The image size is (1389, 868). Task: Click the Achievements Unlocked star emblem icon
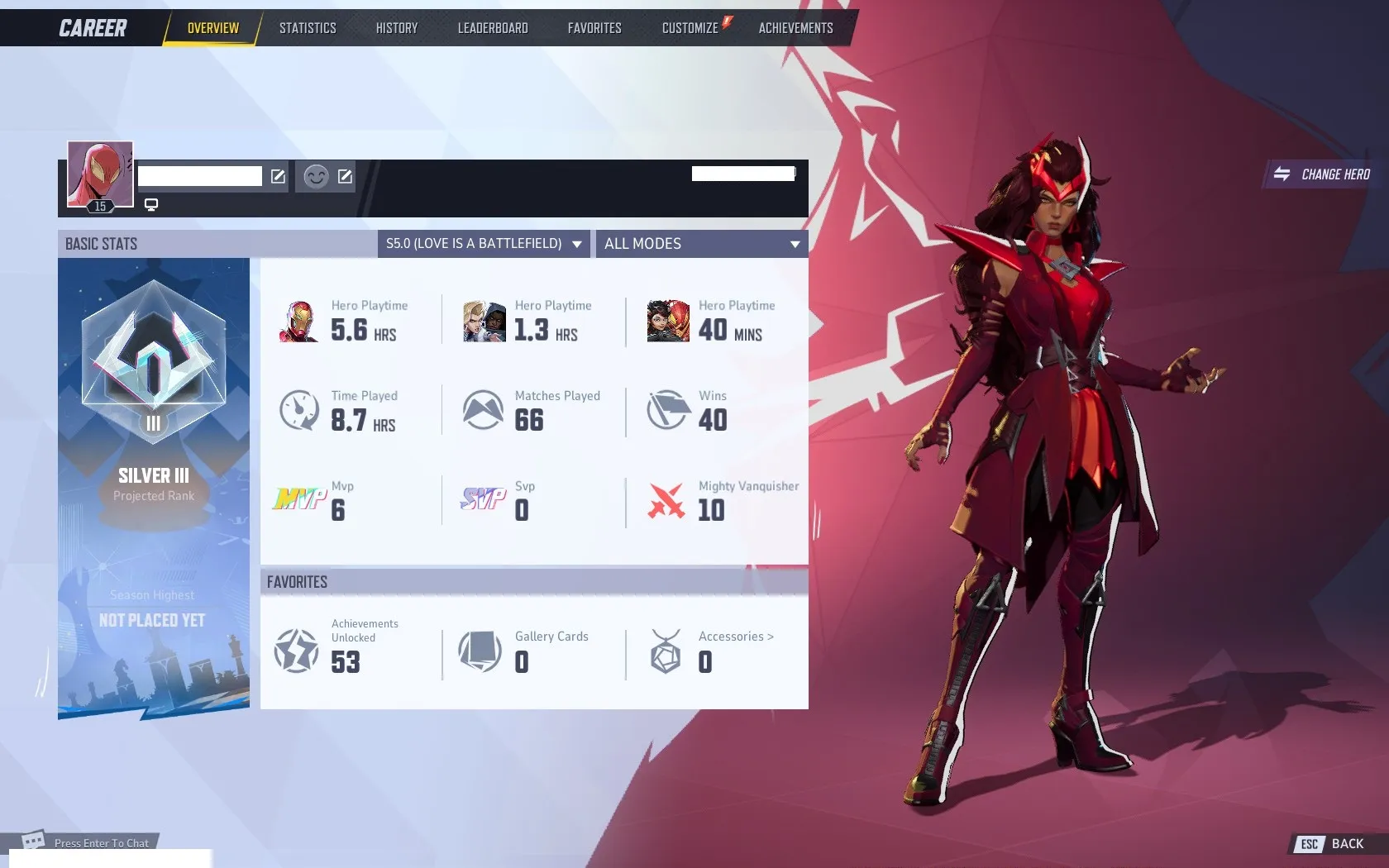click(295, 651)
